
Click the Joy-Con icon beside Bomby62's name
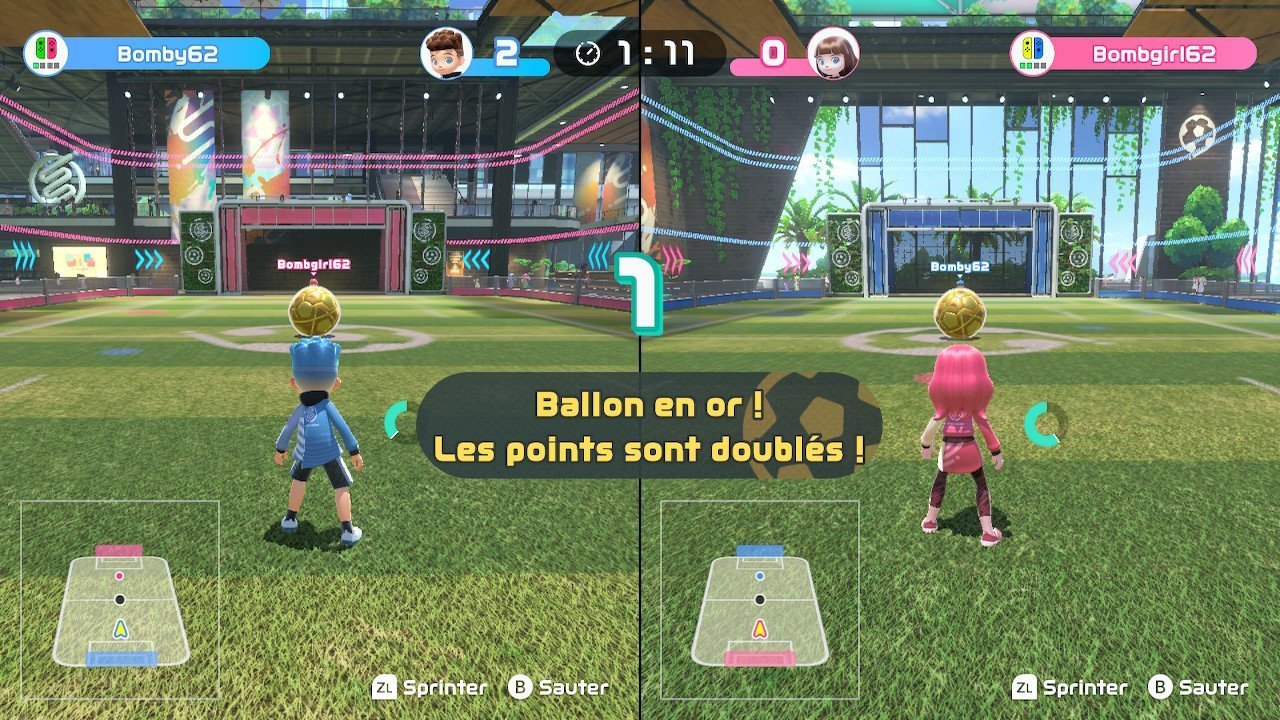[46, 53]
